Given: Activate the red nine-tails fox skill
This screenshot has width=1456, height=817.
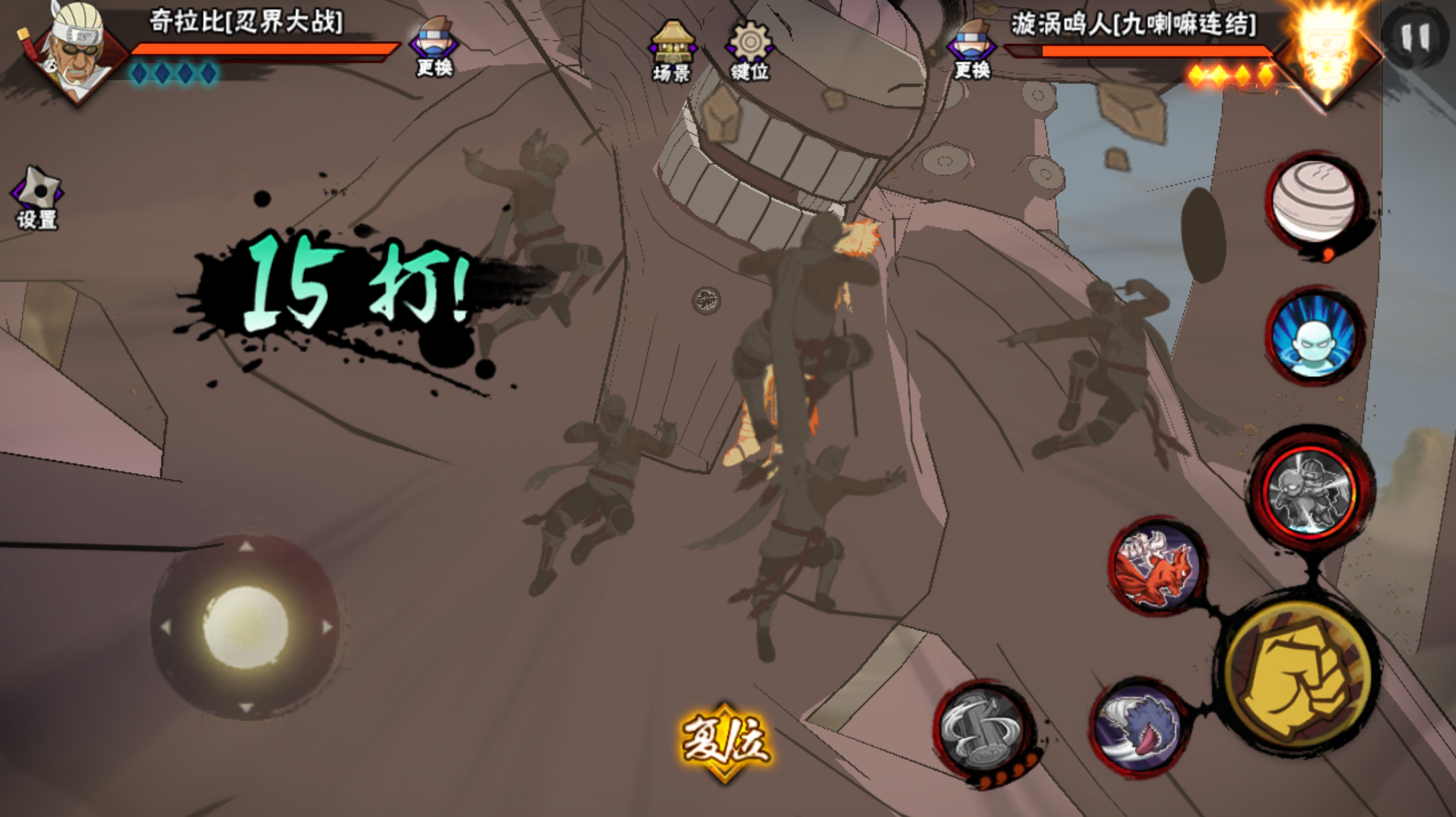Looking at the screenshot, I should (1156, 567).
